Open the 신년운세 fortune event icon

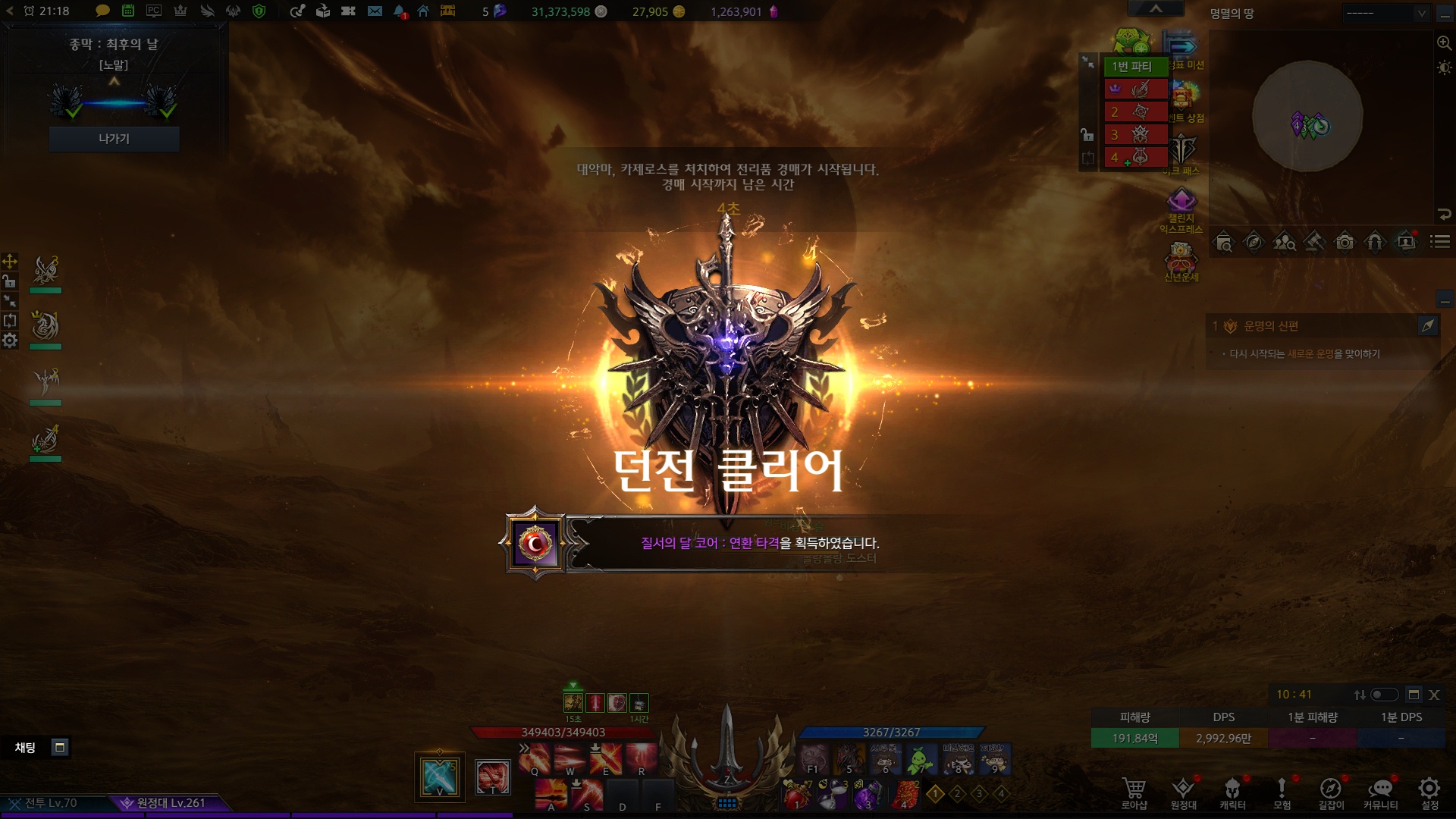tap(1181, 260)
